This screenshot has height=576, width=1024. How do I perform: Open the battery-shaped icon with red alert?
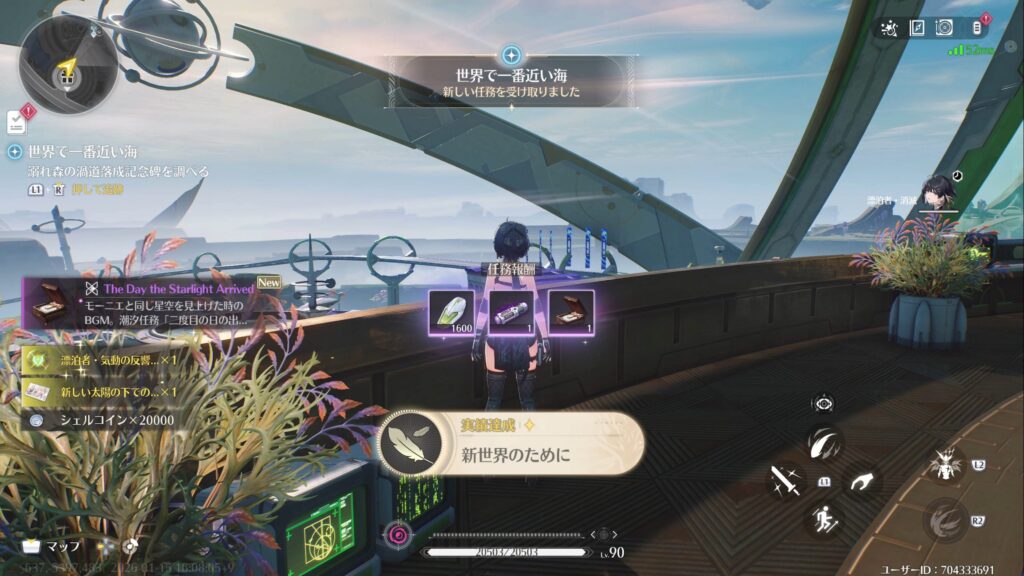978,28
